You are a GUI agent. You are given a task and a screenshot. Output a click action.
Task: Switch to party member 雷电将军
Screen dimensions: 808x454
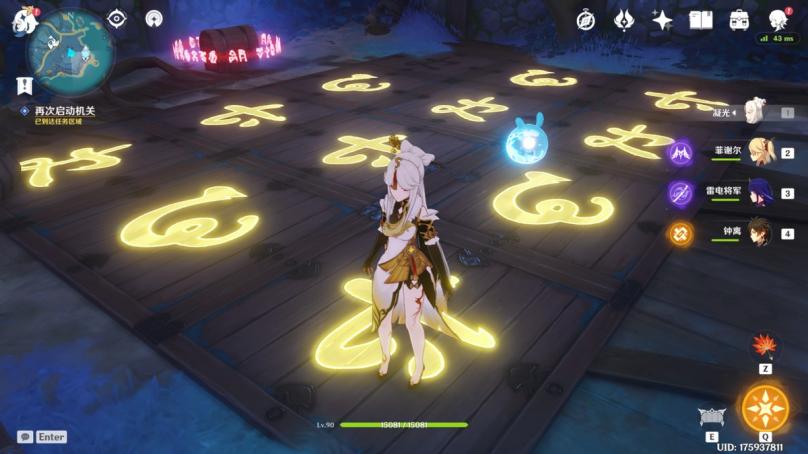(764, 192)
